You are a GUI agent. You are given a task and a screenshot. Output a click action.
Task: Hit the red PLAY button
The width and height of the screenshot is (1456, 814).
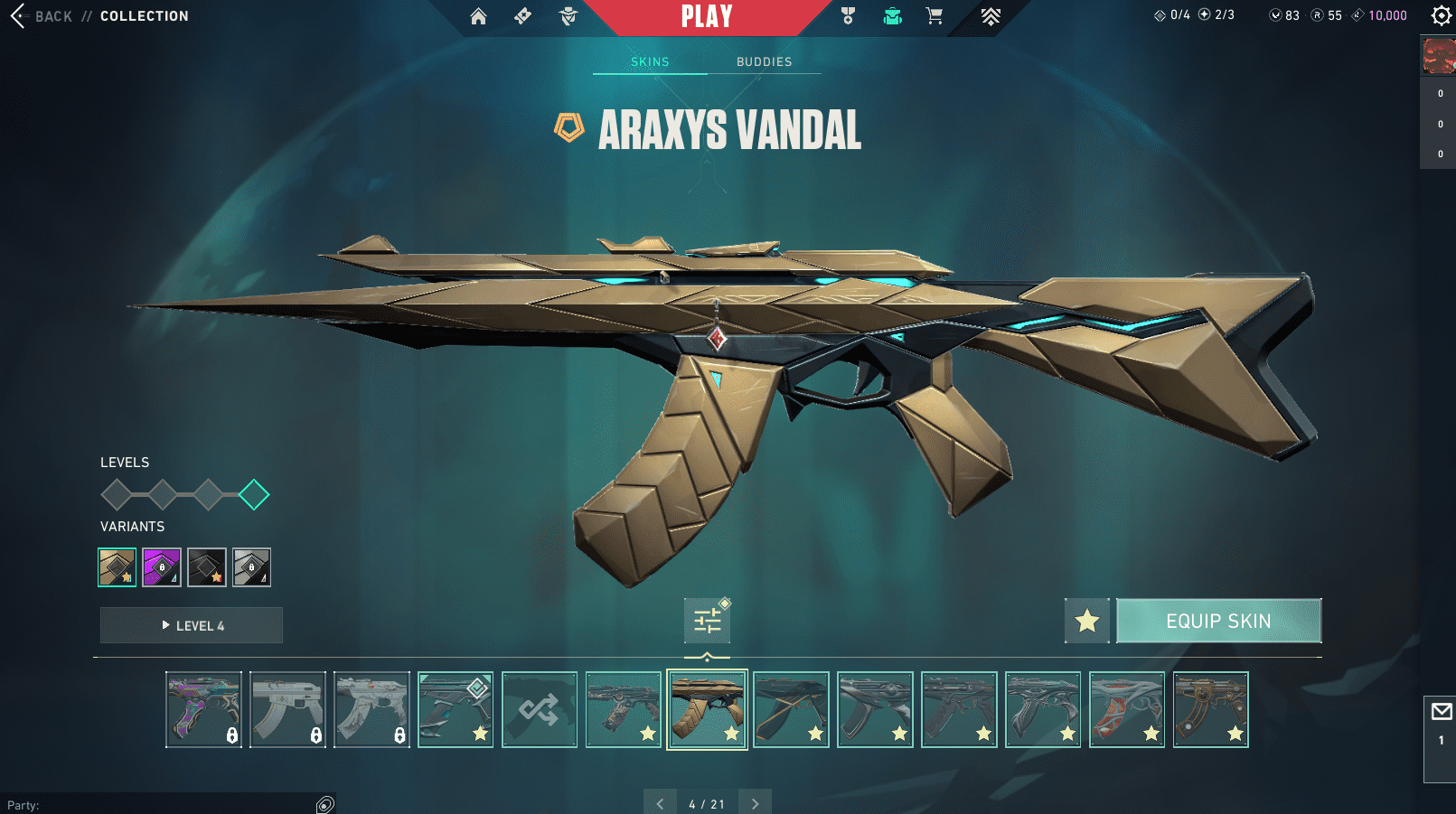coord(707,16)
